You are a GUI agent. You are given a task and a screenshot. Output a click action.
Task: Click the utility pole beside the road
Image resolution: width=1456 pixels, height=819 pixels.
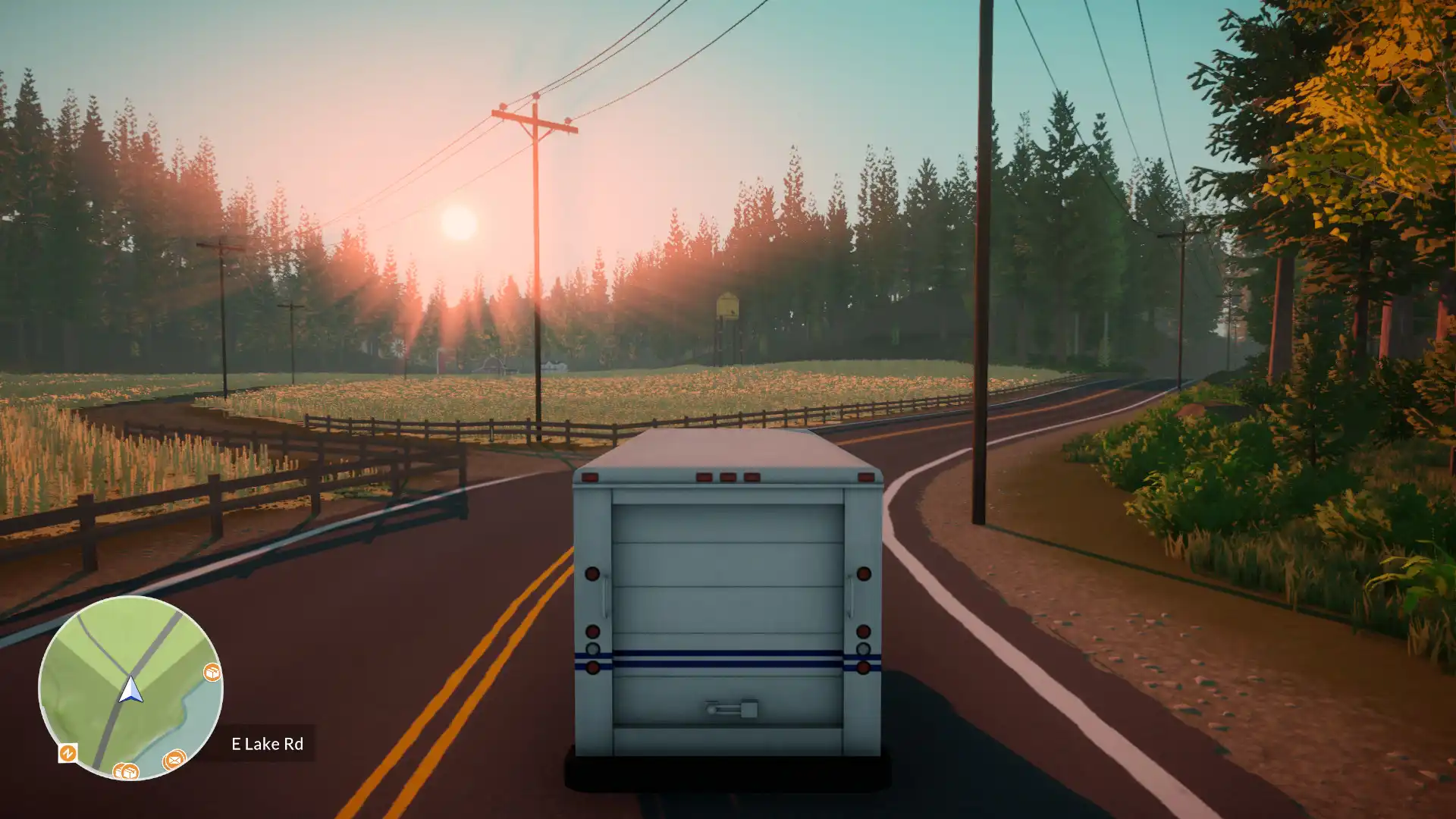coord(981,303)
